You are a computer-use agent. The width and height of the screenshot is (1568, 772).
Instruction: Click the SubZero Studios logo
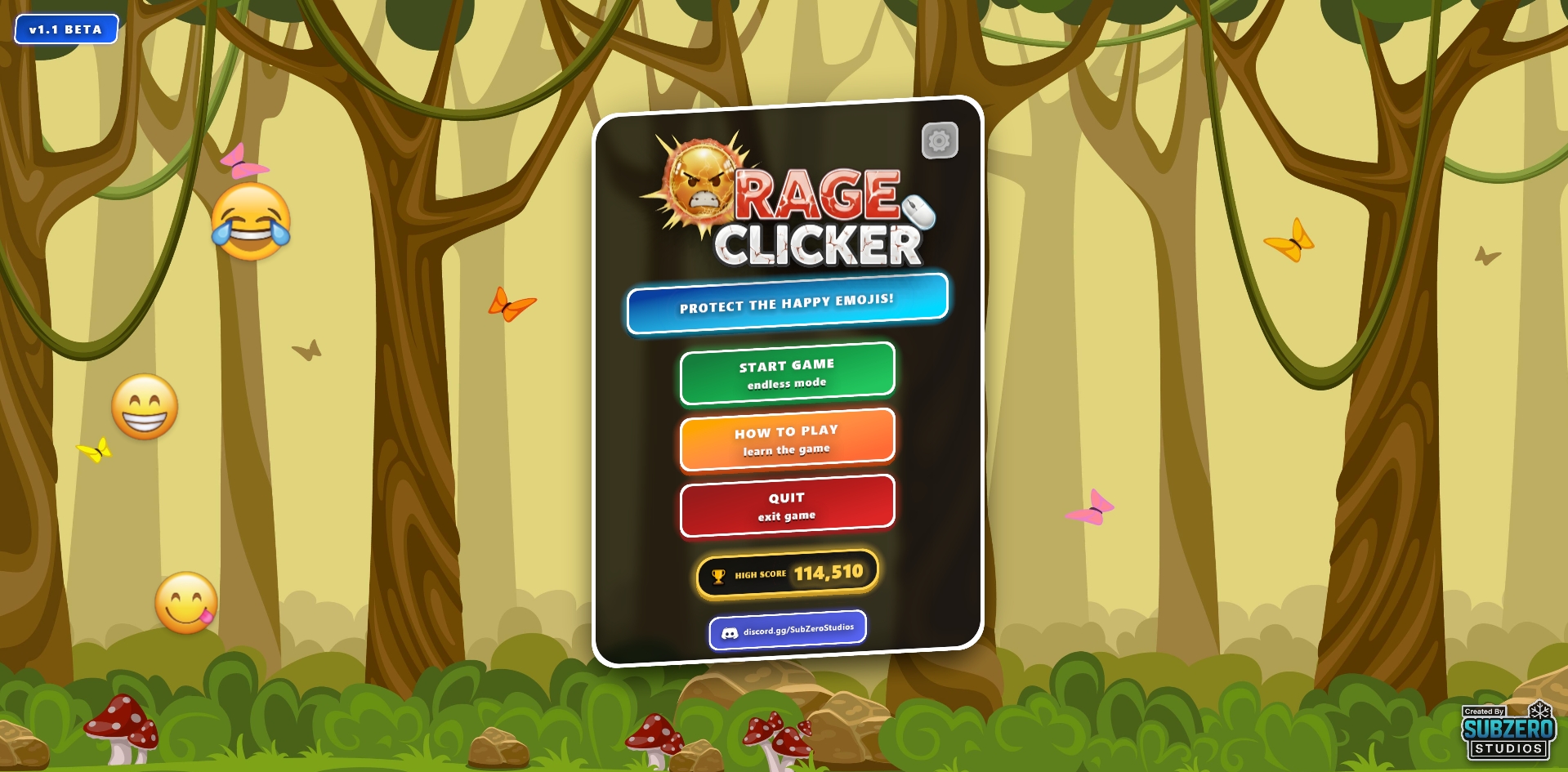pos(1508,732)
